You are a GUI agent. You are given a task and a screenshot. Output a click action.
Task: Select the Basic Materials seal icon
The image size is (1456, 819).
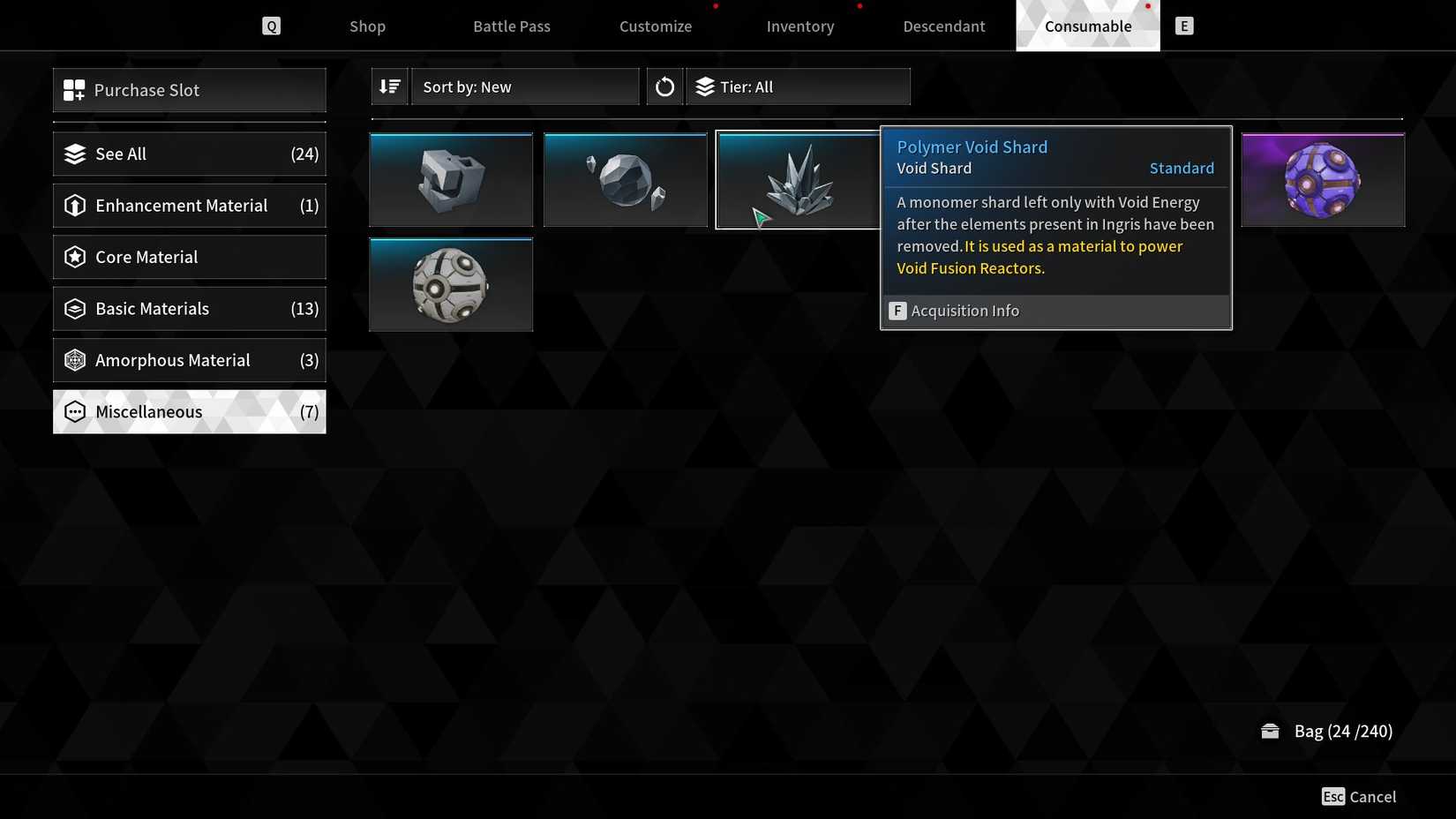tap(75, 308)
